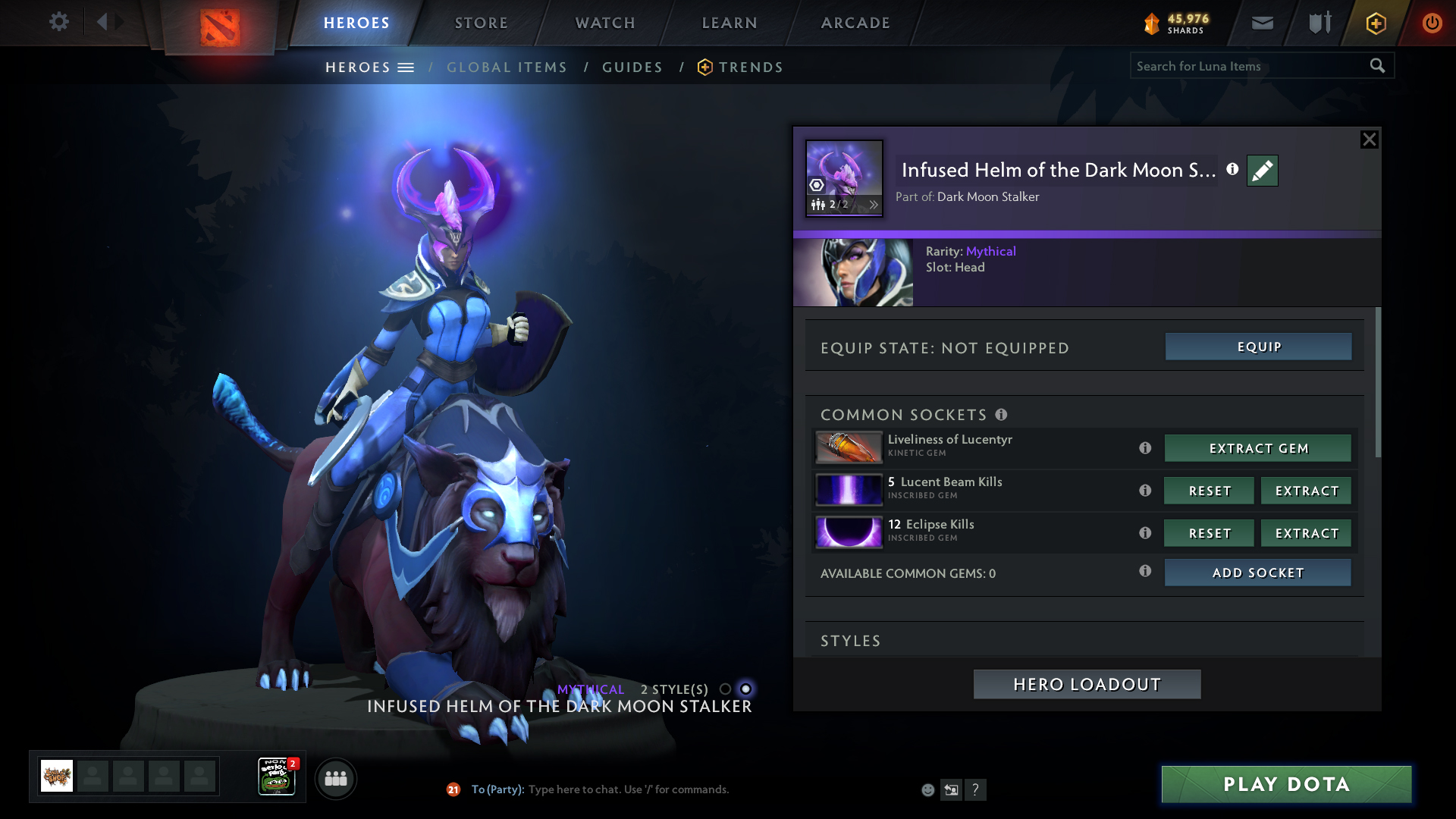The height and width of the screenshot is (819, 1456).
Task: Extract the Eclipse Kills gem
Action: coord(1306,533)
